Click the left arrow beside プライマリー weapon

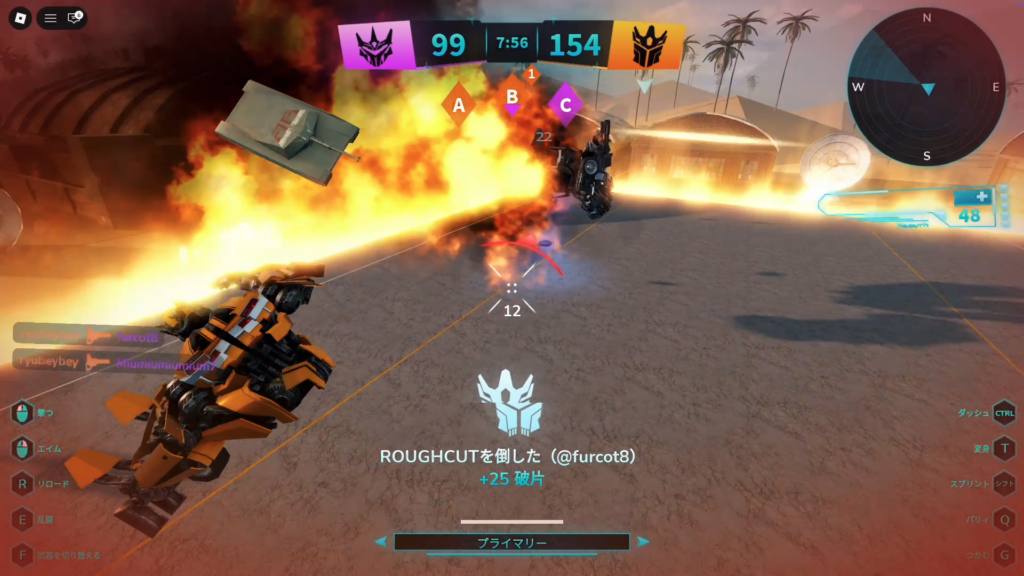tap(380, 542)
